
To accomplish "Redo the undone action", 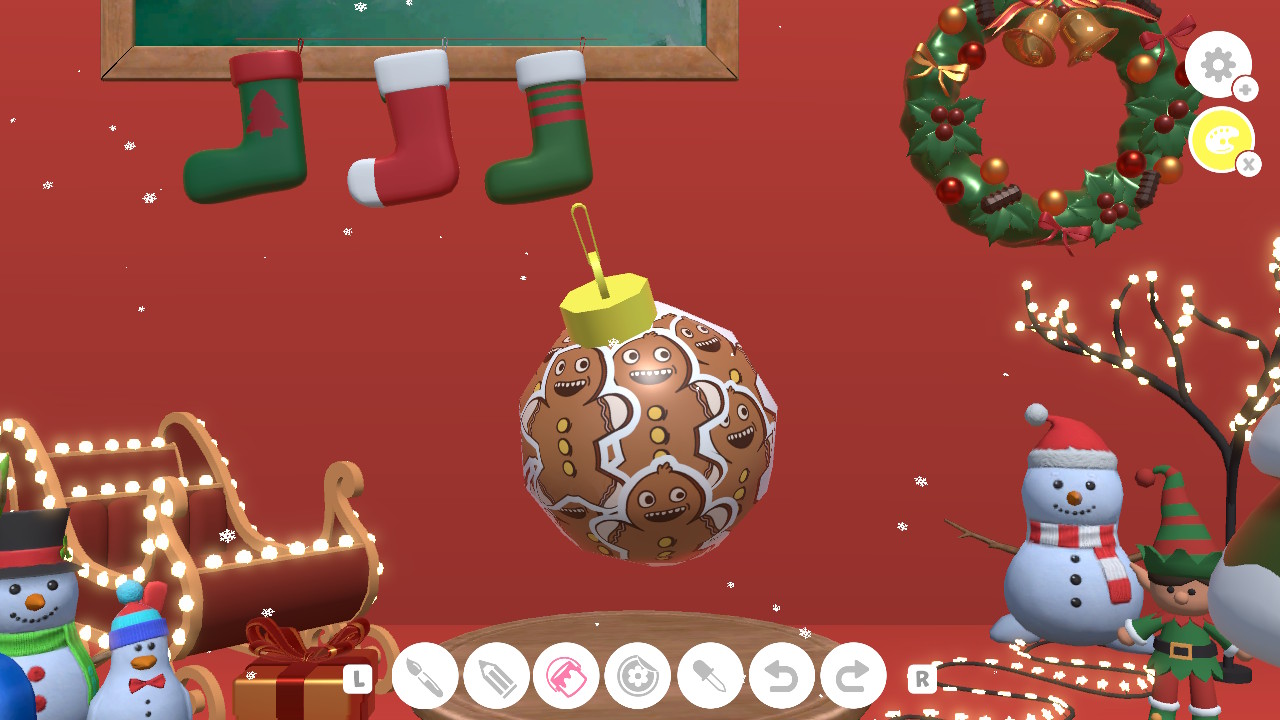I will tap(852, 676).
